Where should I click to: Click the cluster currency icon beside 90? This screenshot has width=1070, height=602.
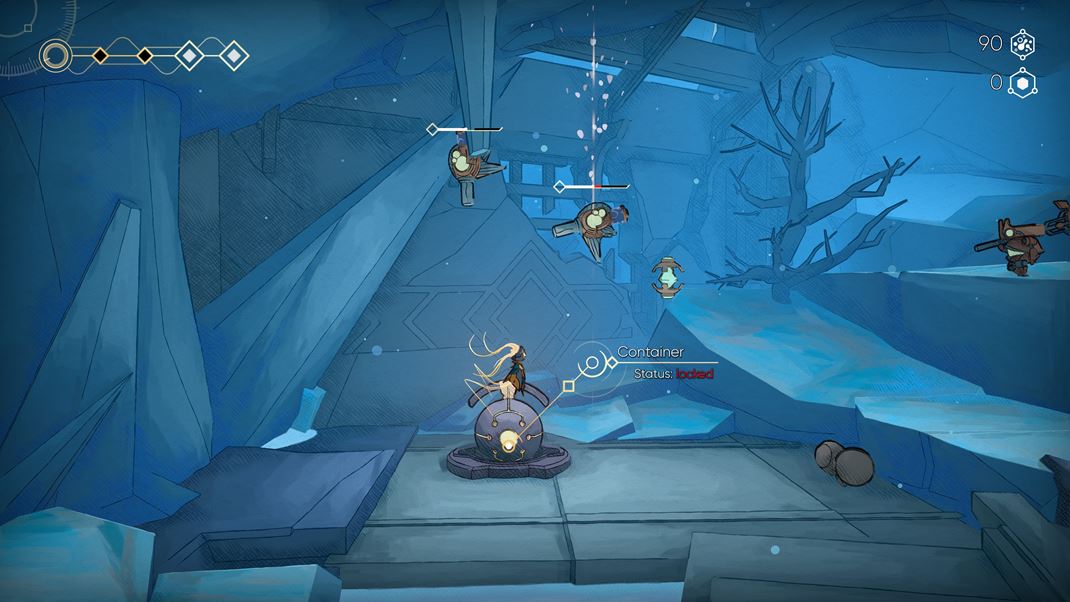click(1022, 44)
